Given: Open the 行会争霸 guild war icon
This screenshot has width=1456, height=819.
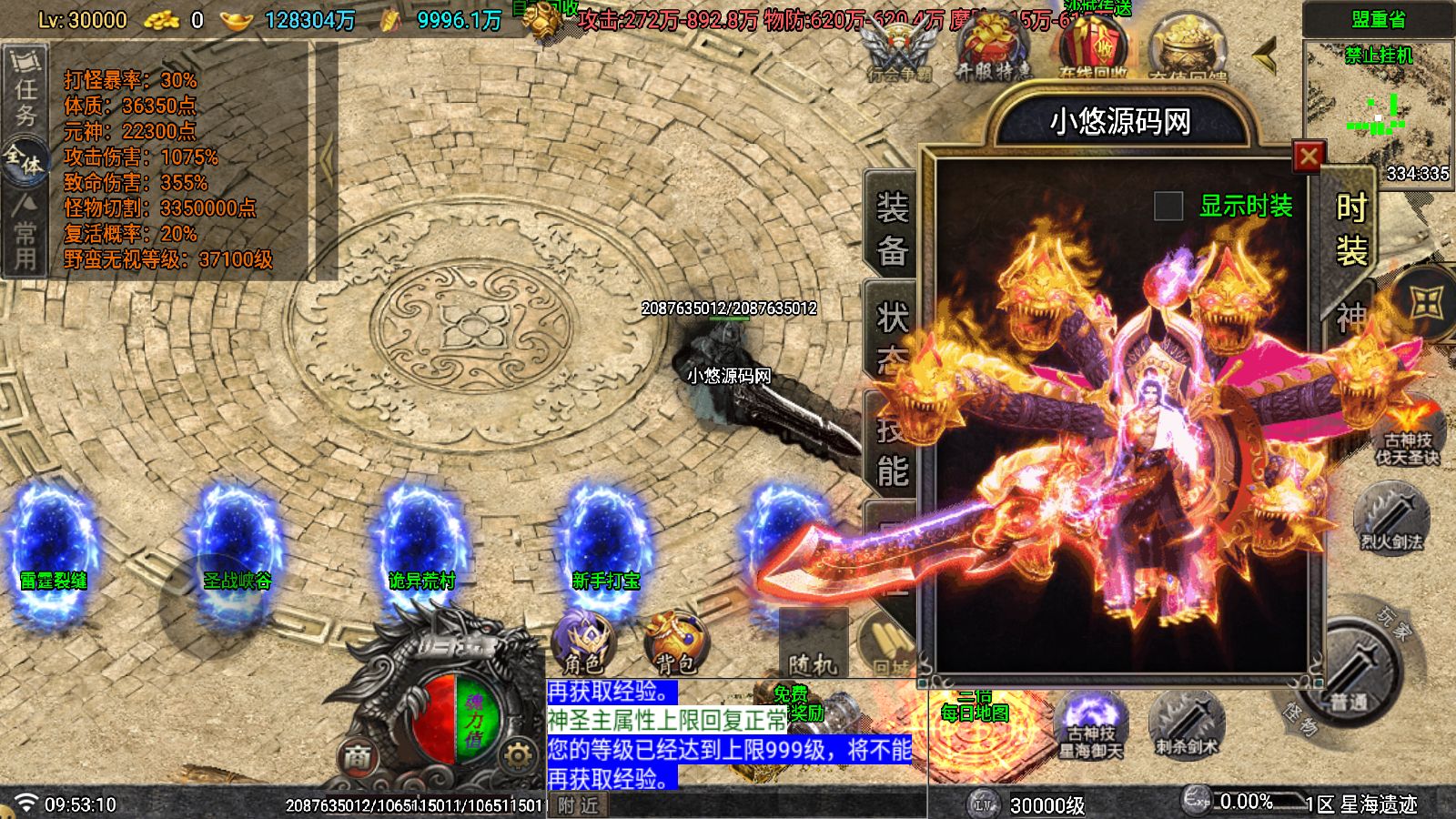Looking at the screenshot, I should pos(898,50).
